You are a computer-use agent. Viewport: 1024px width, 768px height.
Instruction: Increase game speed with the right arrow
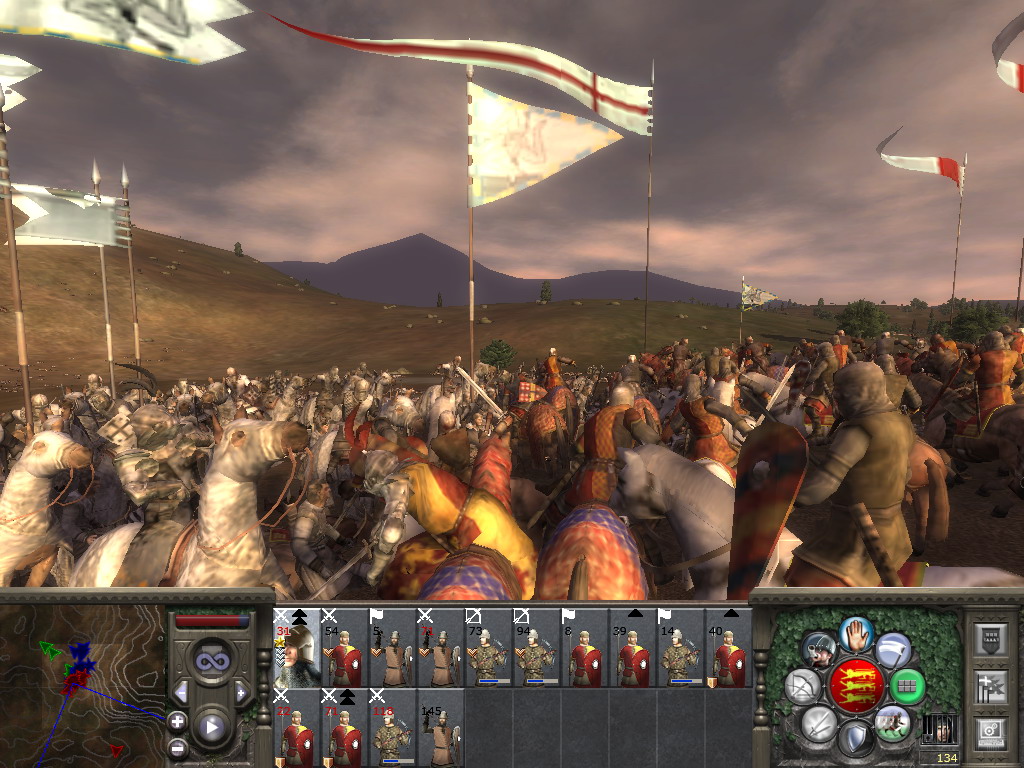241,692
